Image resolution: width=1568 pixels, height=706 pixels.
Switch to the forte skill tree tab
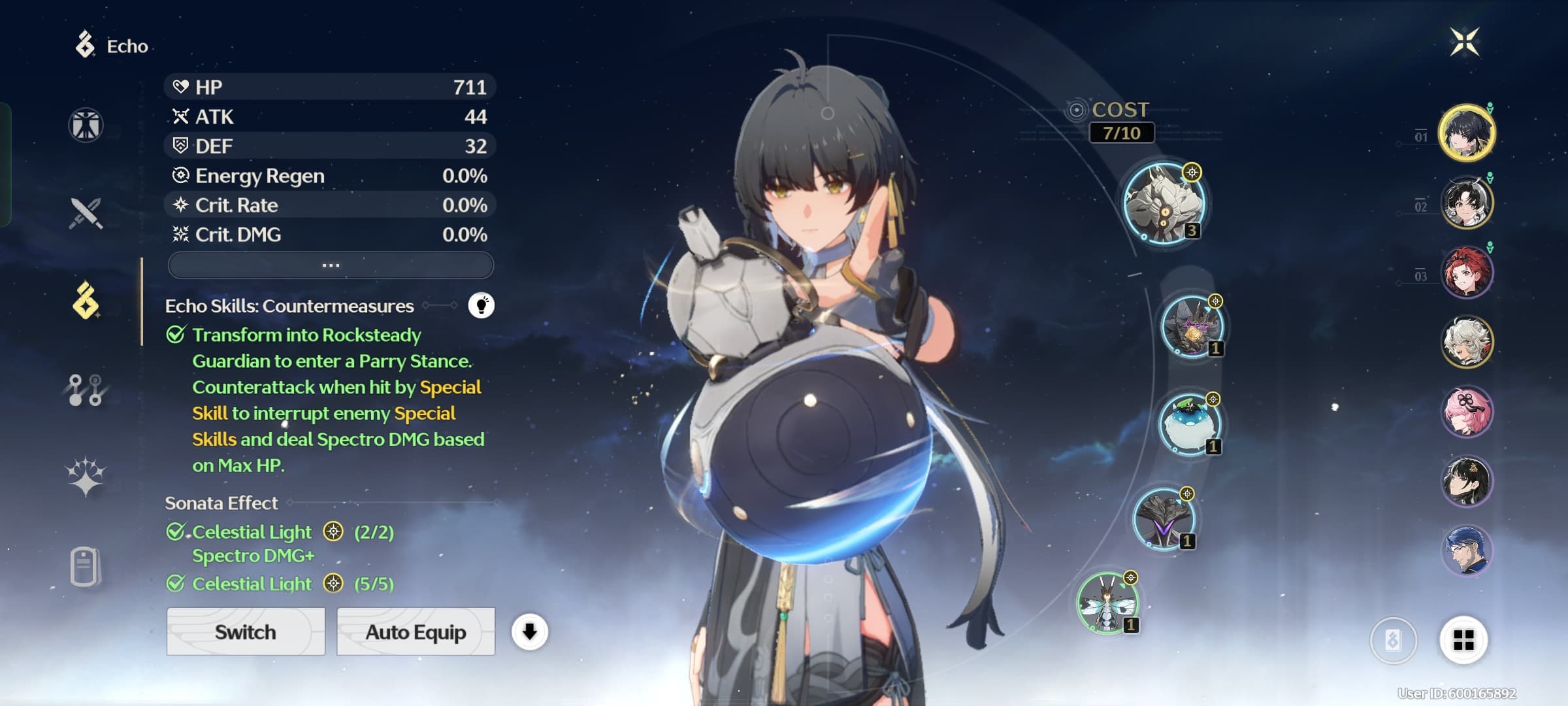click(x=86, y=390)
